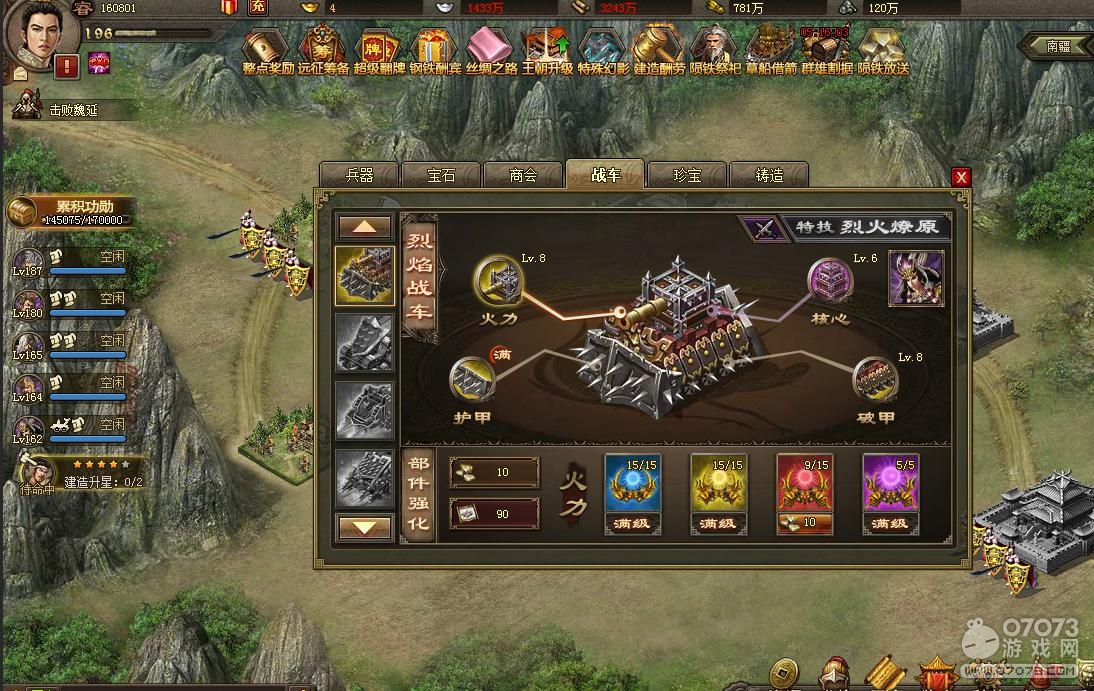Click the down arrow below chariot list
This screenshot has height=691, width=1094.
point(365,525)
